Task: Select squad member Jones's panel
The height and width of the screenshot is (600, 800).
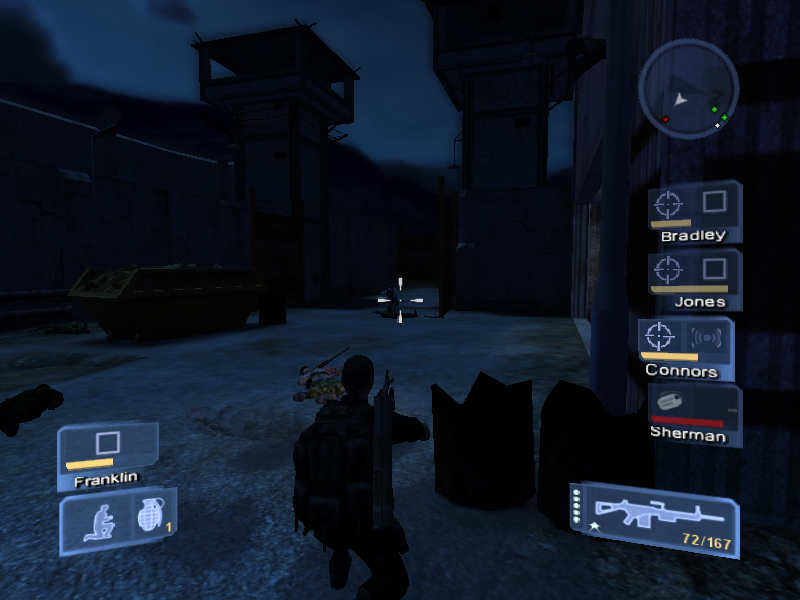Action: point(694,279)
